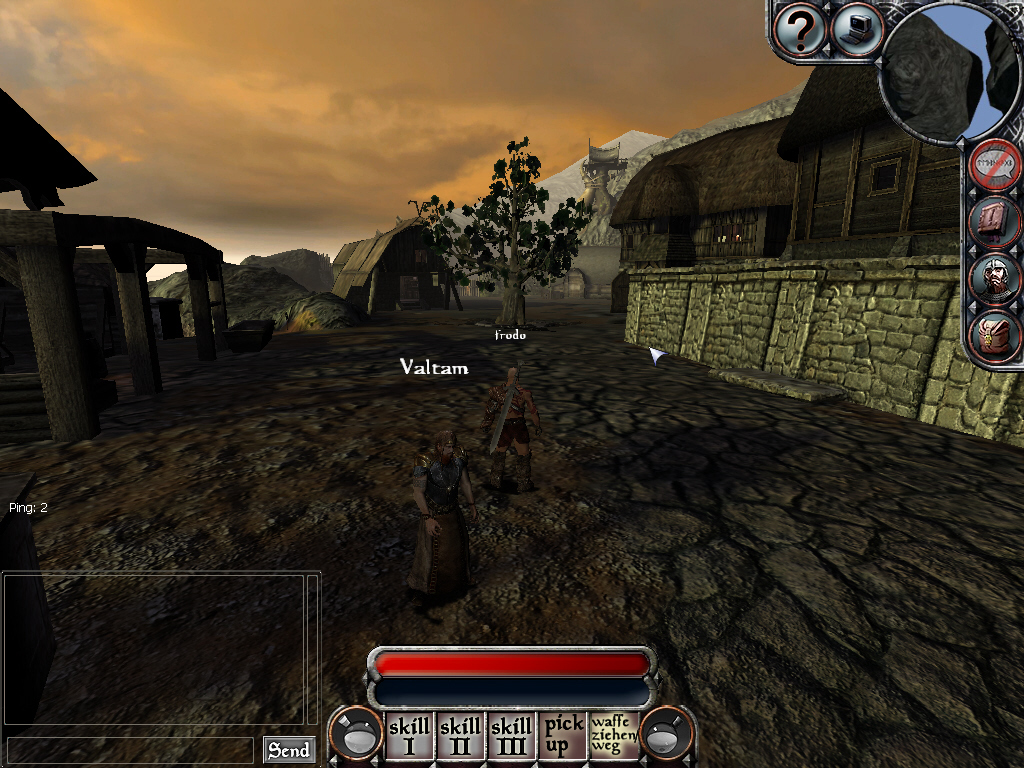Viewport: 1024px width, 768px height.
Task: Activate the skill III button
Action: [x=511, y=735]
